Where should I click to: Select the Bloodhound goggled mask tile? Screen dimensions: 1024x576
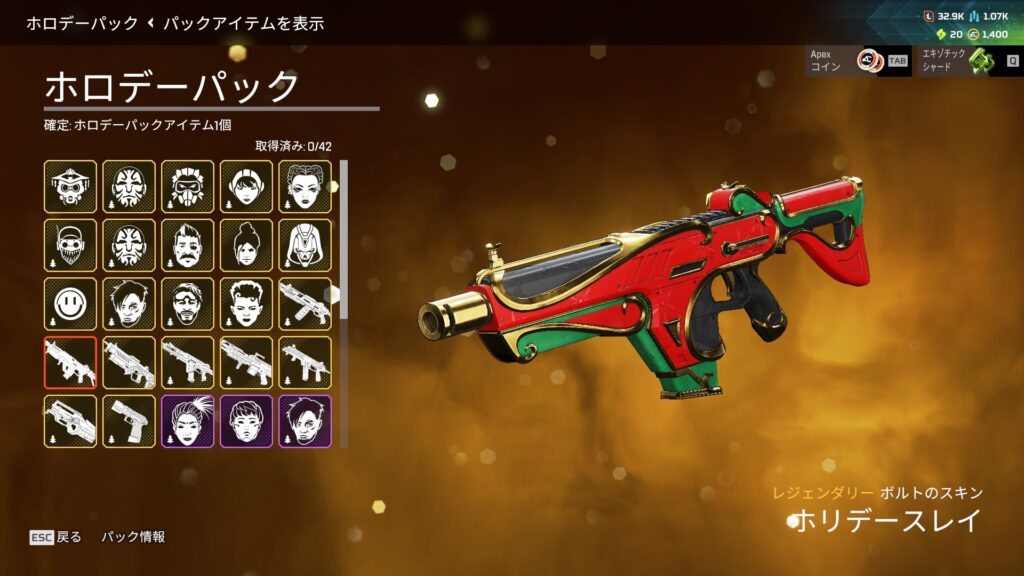click(70, 186)
